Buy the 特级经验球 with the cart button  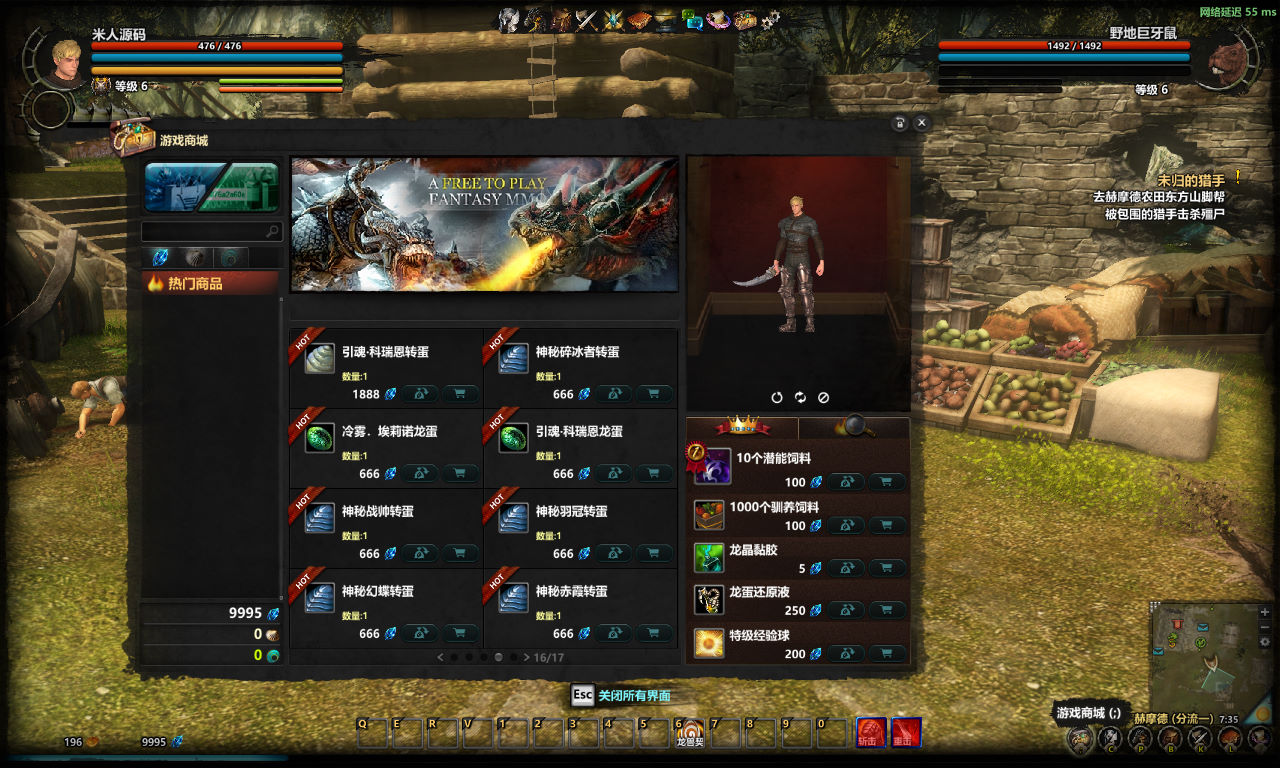click(886, 654)
